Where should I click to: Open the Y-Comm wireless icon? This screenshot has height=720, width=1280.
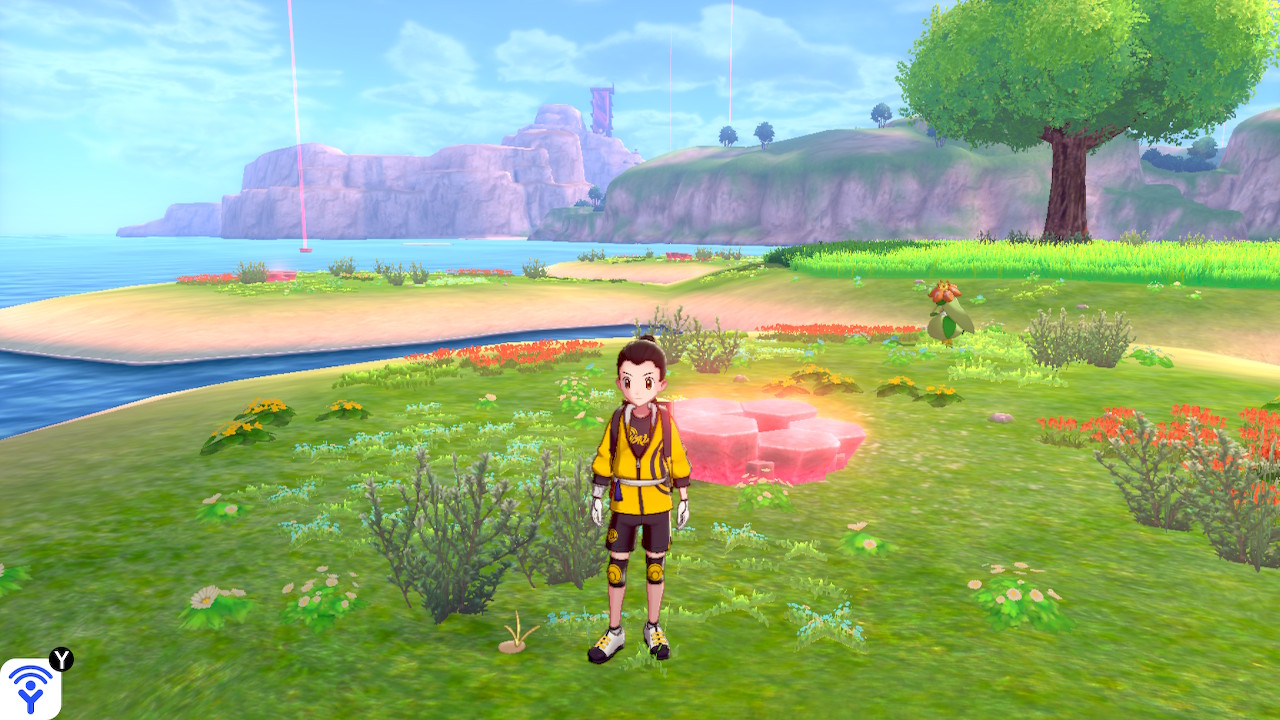(x=30, y=688)
